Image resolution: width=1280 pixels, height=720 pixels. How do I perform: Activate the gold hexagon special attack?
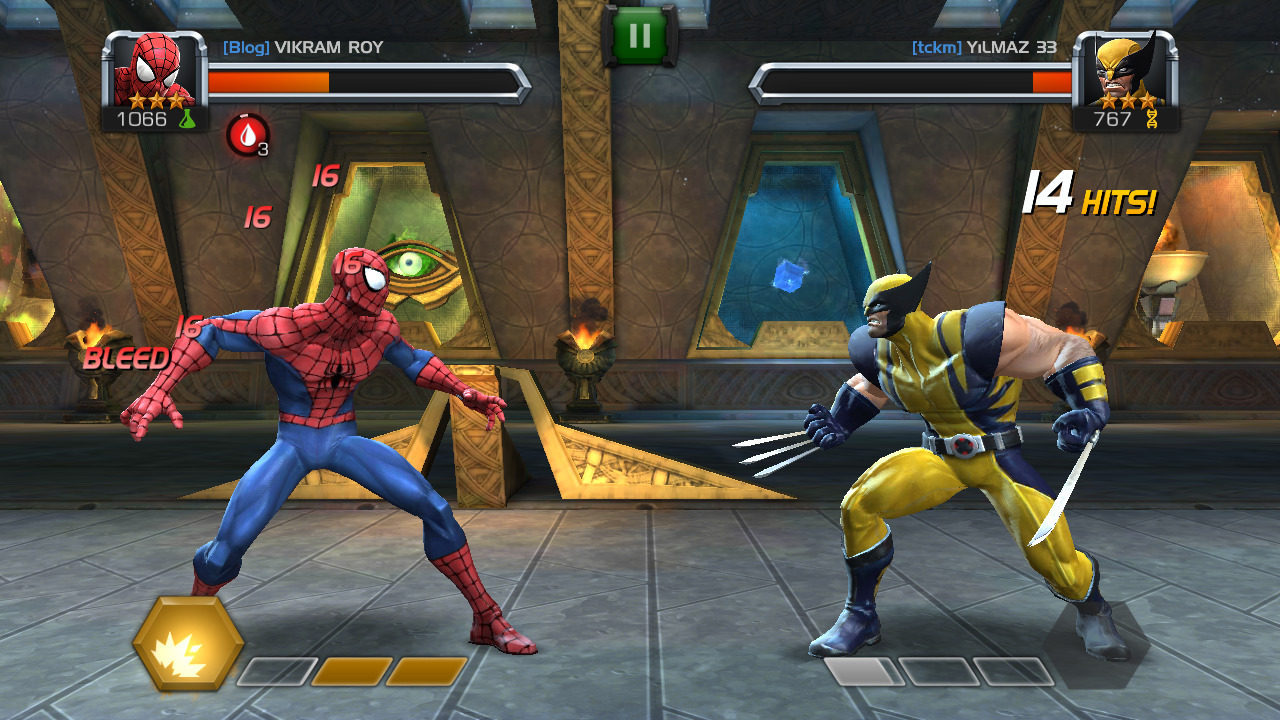click(188, 644)
